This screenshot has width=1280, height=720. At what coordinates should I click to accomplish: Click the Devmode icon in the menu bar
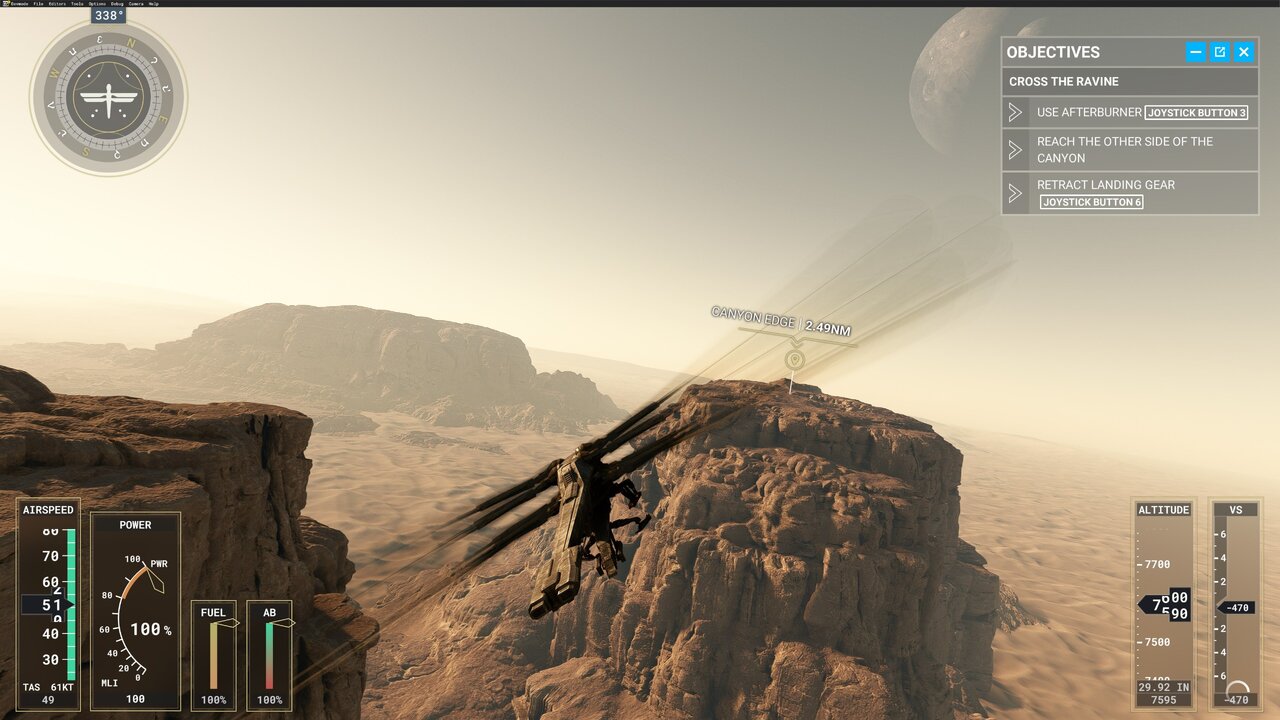click(x=6, y=4)
